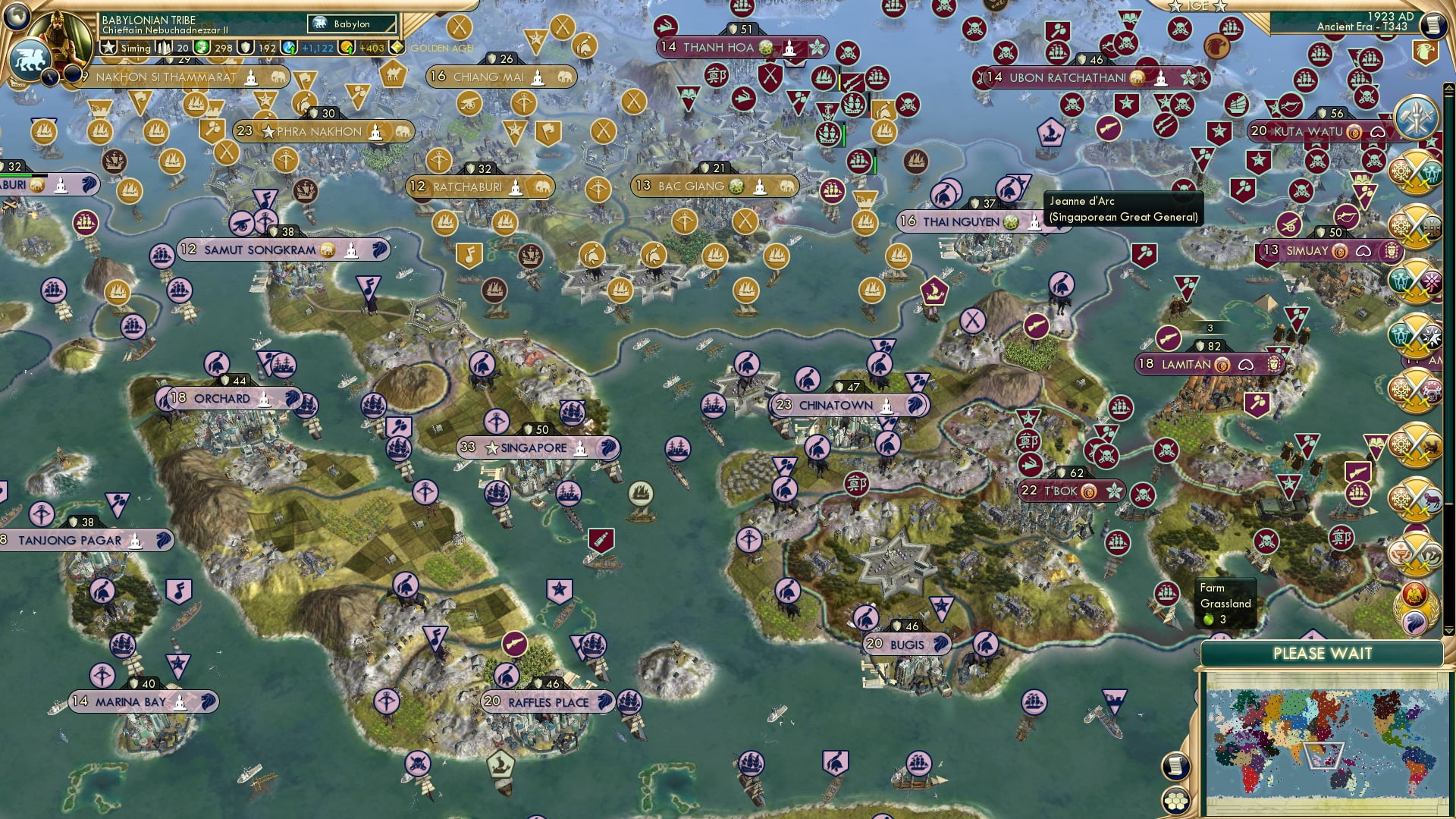Toggle the globe view button in top-left corner
1456x819 pixels.
click(x=17, y=17)
